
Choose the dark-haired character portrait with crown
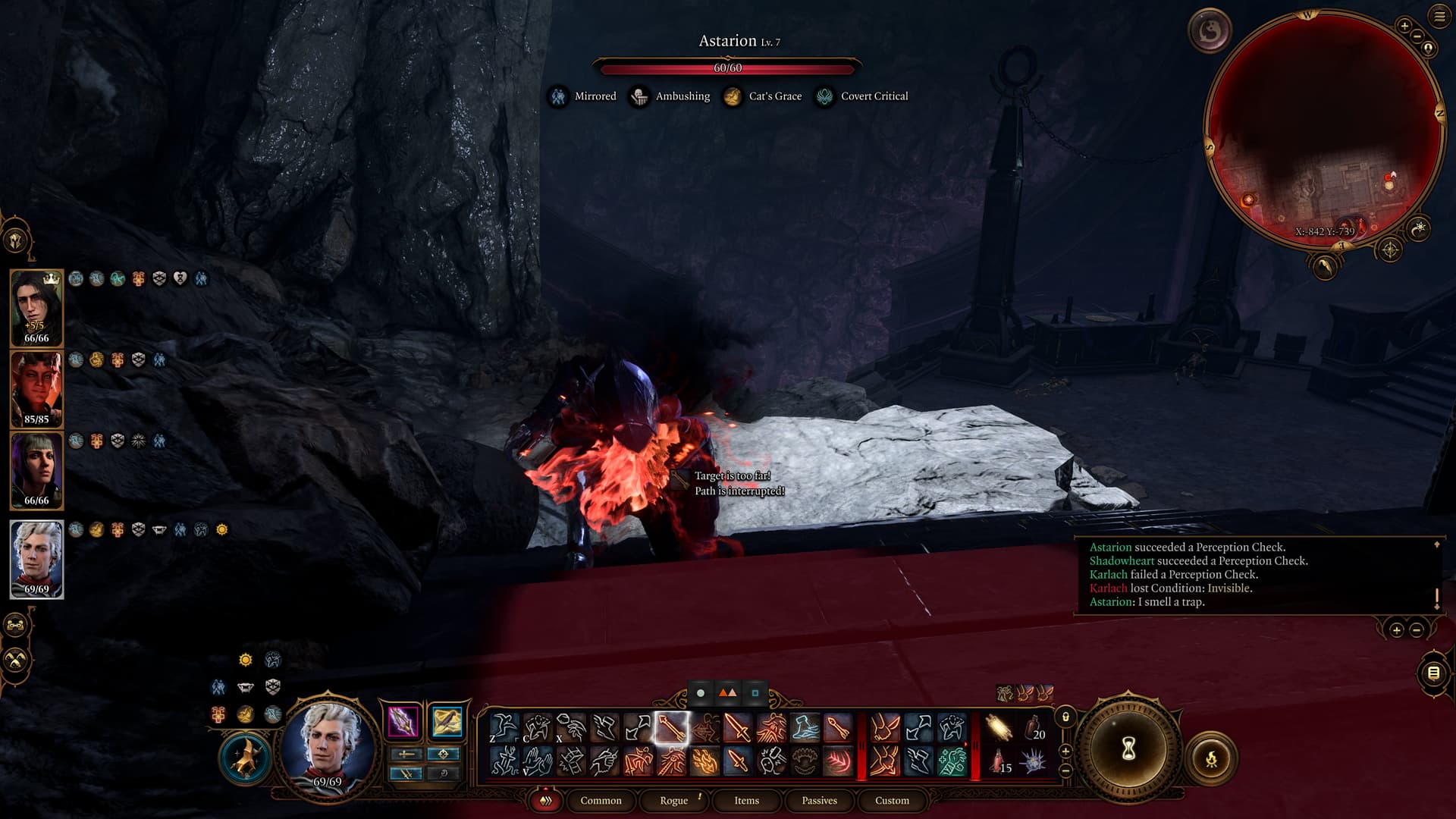(36, 307)
